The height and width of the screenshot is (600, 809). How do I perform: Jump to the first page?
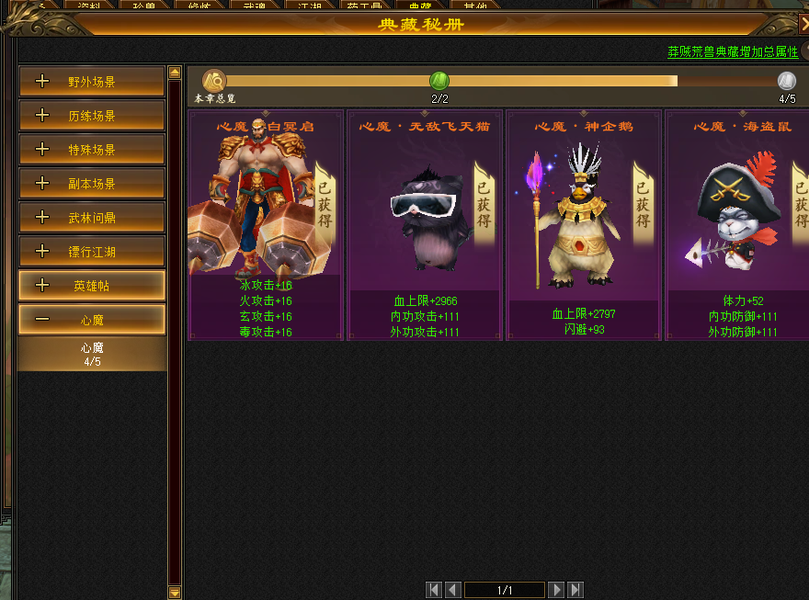(x=434, y=590)
